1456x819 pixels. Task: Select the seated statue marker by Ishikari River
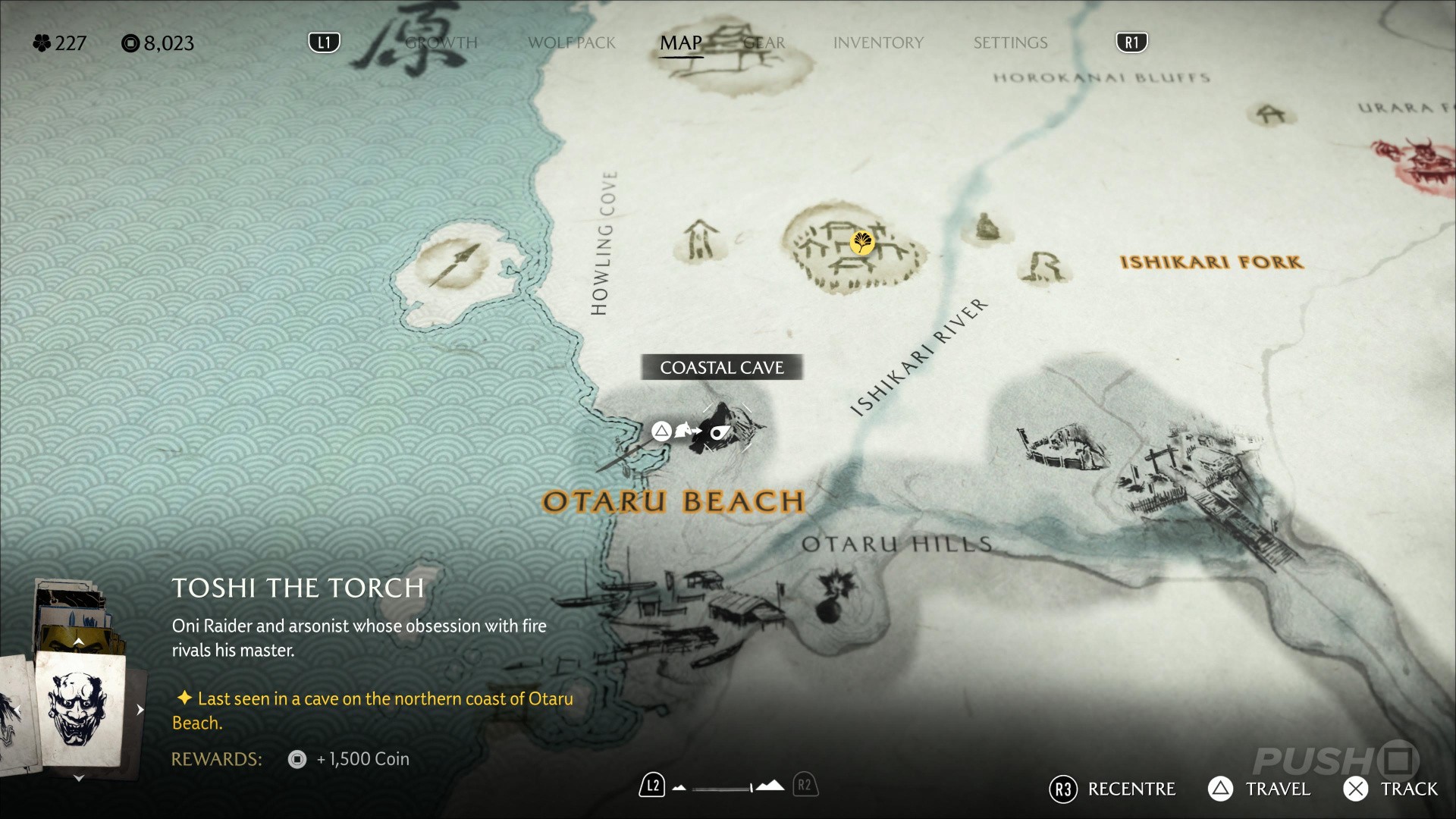[984, 227]
